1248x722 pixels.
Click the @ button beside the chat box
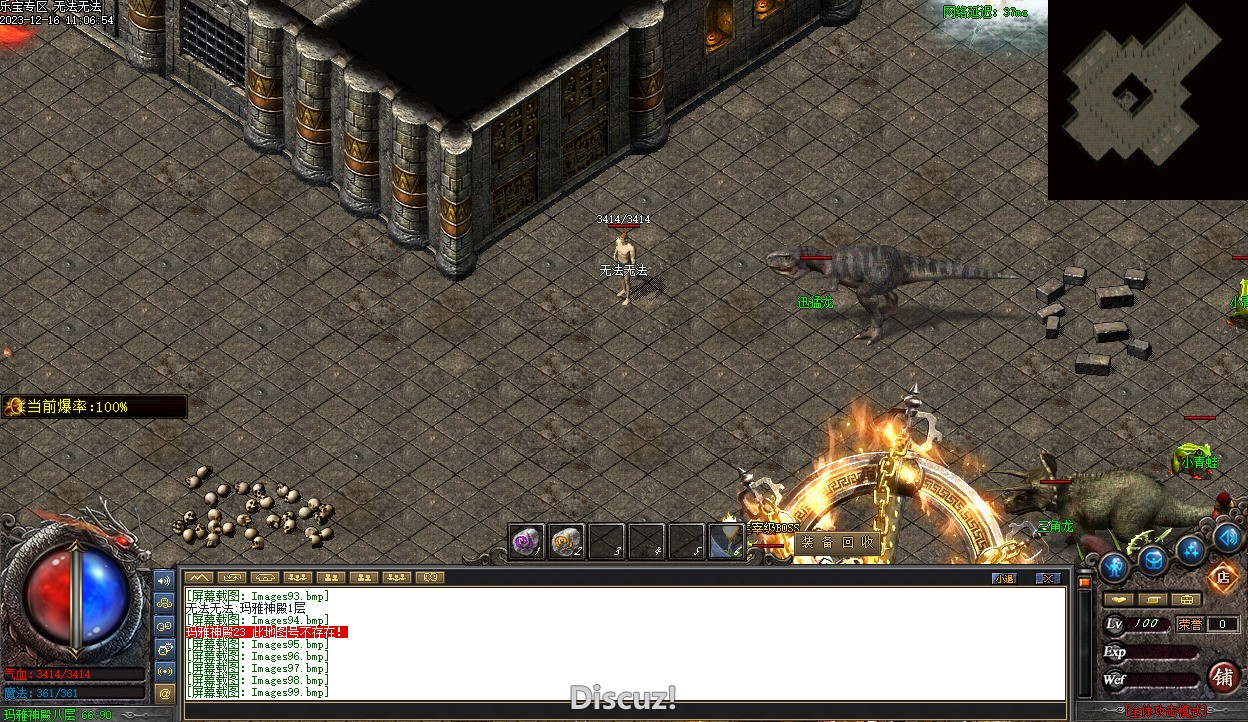point(165,692)
